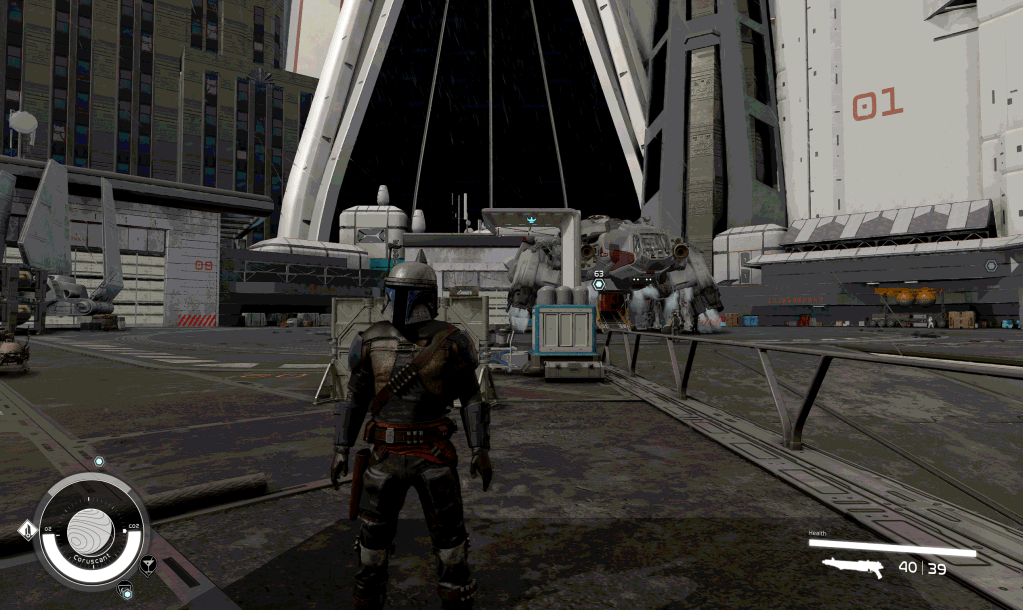Viewport: 1023px width, 610px height.
Task: Select the hexagon objective marker labeled 63
Action: [x=598, y=284]
